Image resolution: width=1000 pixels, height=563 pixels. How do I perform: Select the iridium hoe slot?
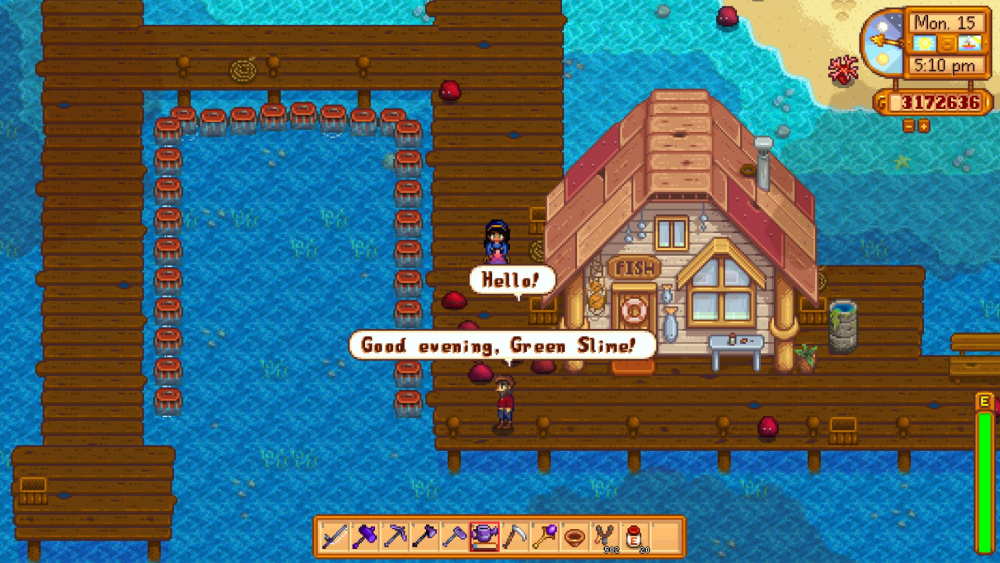point(455,537)
